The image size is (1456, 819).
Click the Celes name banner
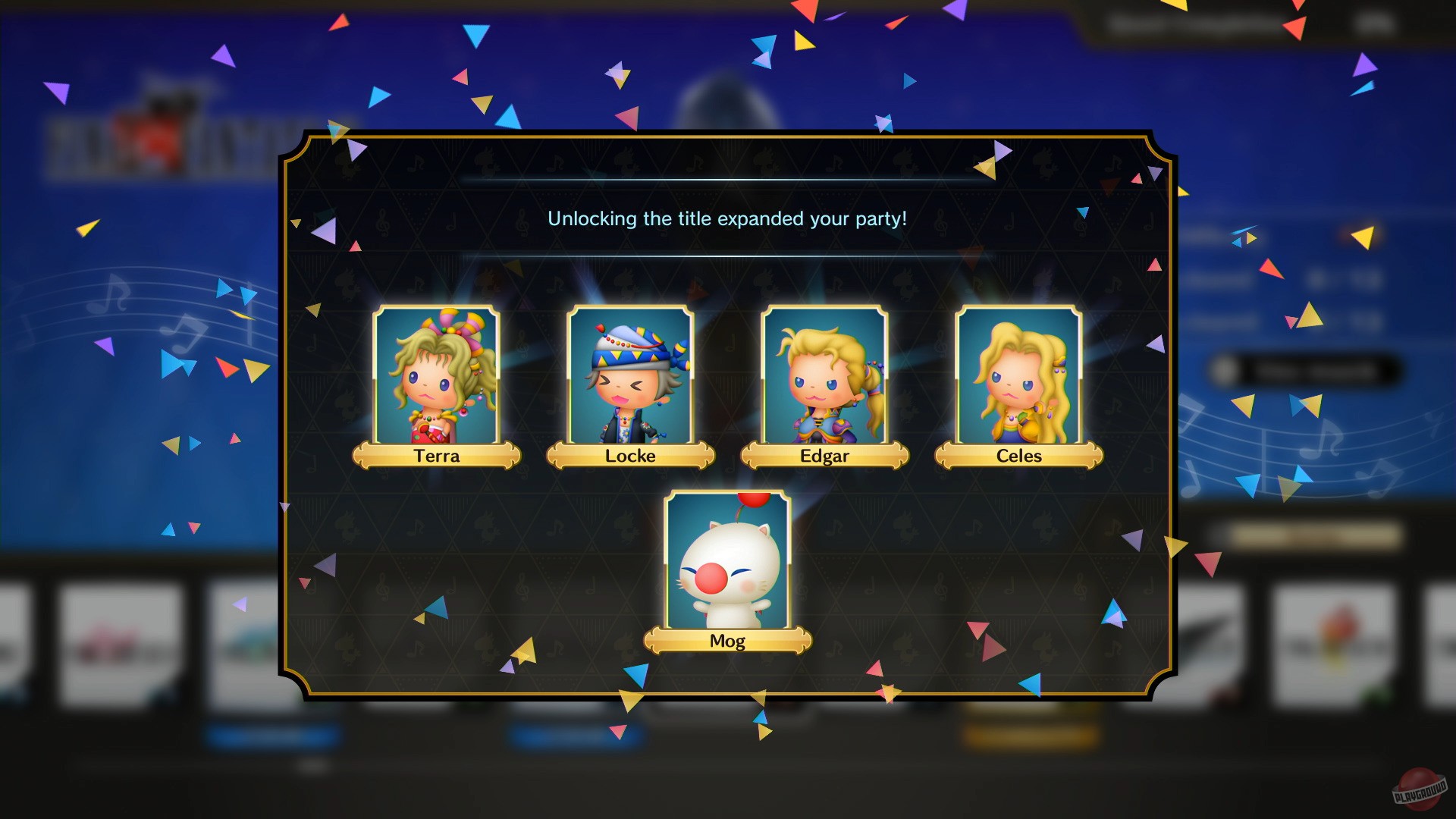coord(1018,456)
